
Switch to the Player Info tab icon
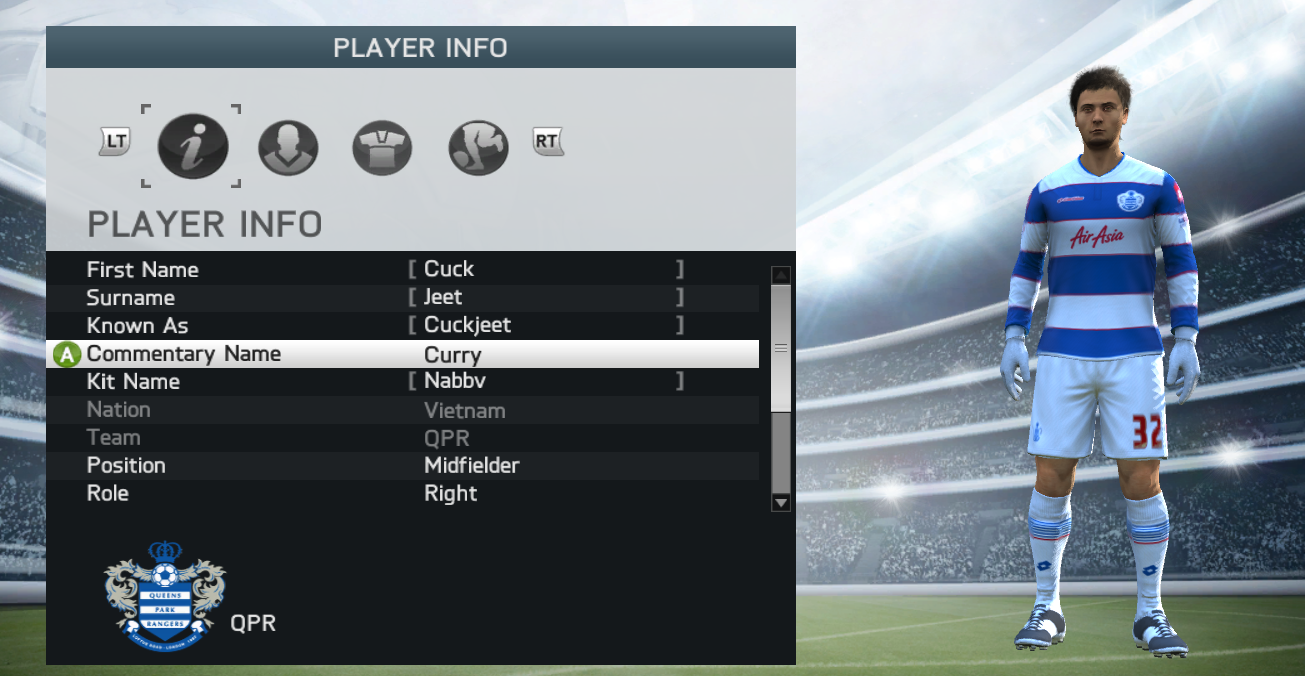[193, 147]
